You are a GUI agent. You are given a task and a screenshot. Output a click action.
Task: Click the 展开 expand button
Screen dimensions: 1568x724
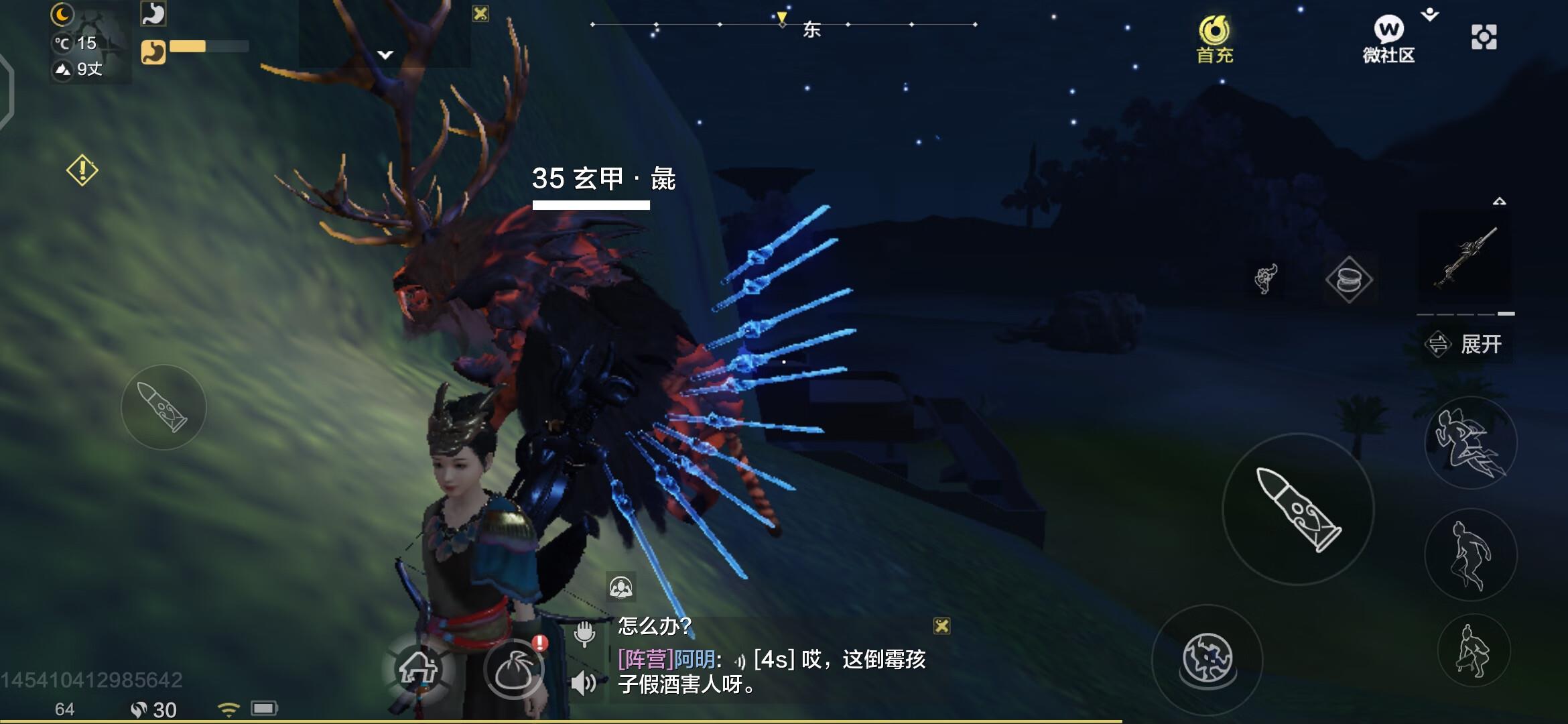coord(1467,345)
